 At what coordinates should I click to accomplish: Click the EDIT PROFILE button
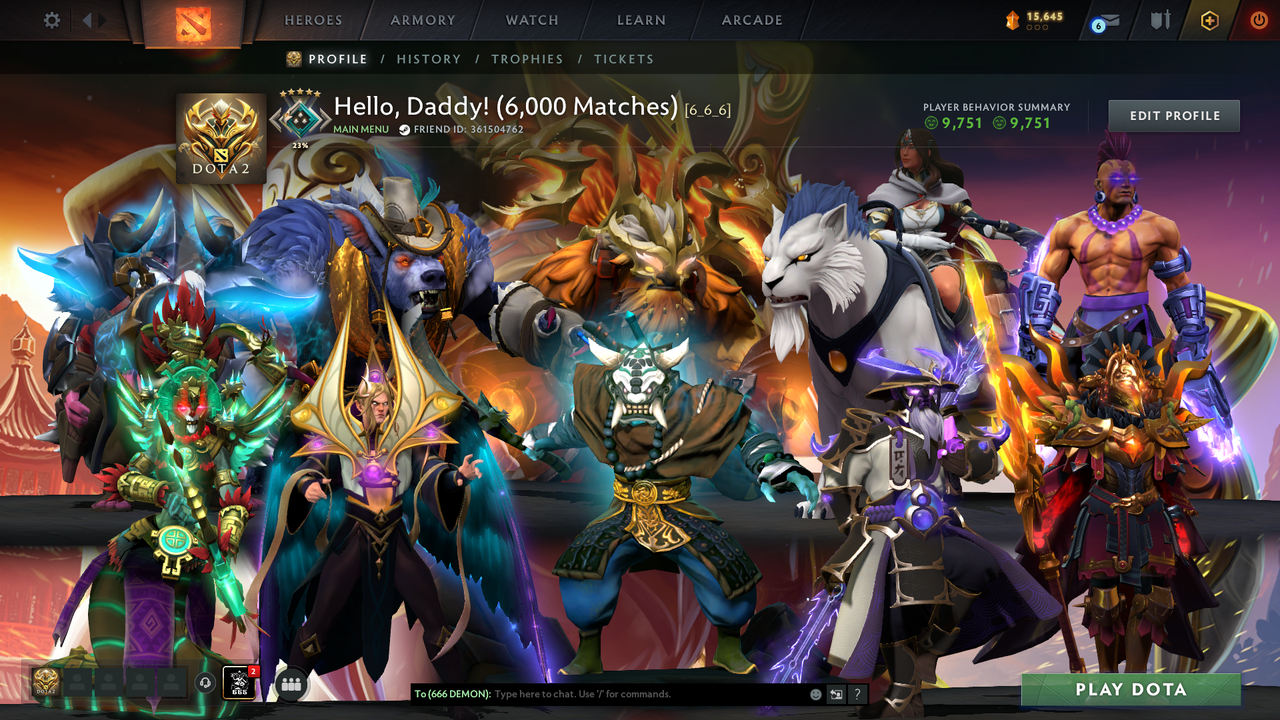[x=1173, y=115]
